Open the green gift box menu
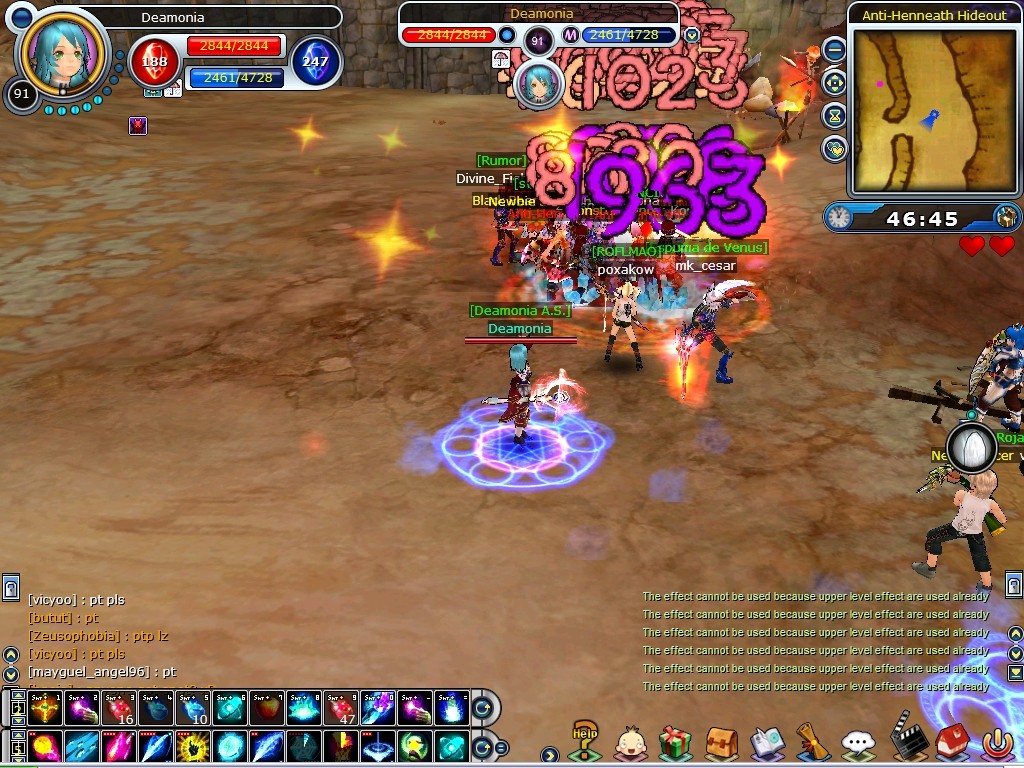This screenshot has height=768, width=1024. 675,743
